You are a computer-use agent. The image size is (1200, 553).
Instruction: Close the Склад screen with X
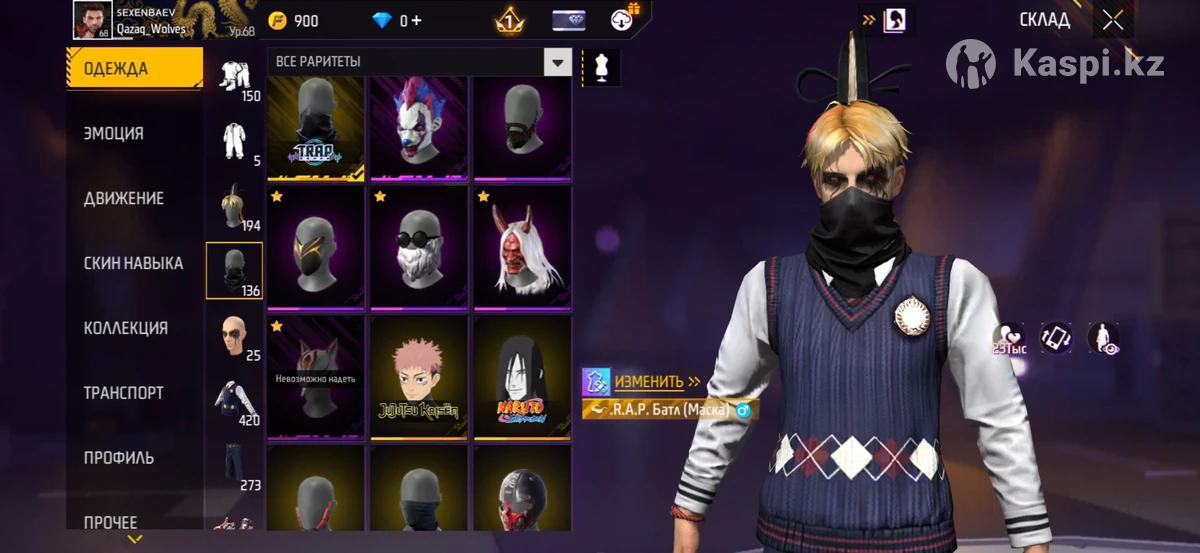pyautogui.click(x=1112, y=20)
